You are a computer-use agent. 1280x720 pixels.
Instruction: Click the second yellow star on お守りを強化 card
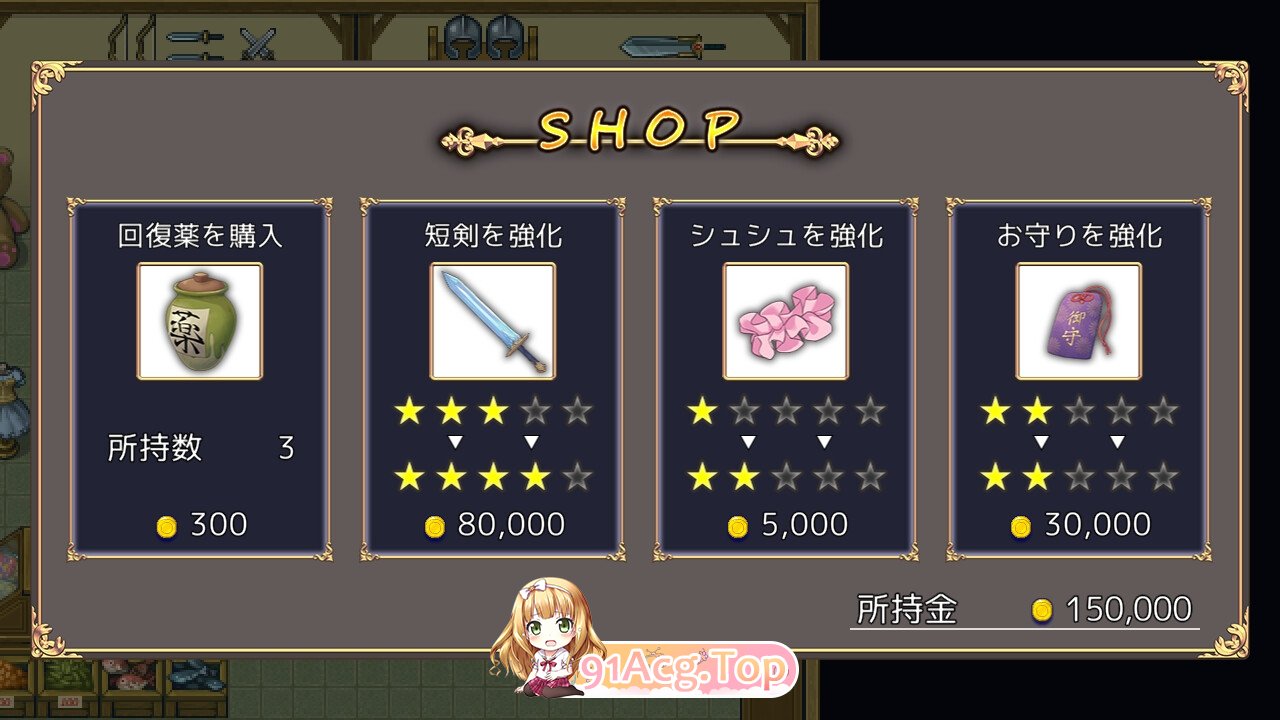1035,410
